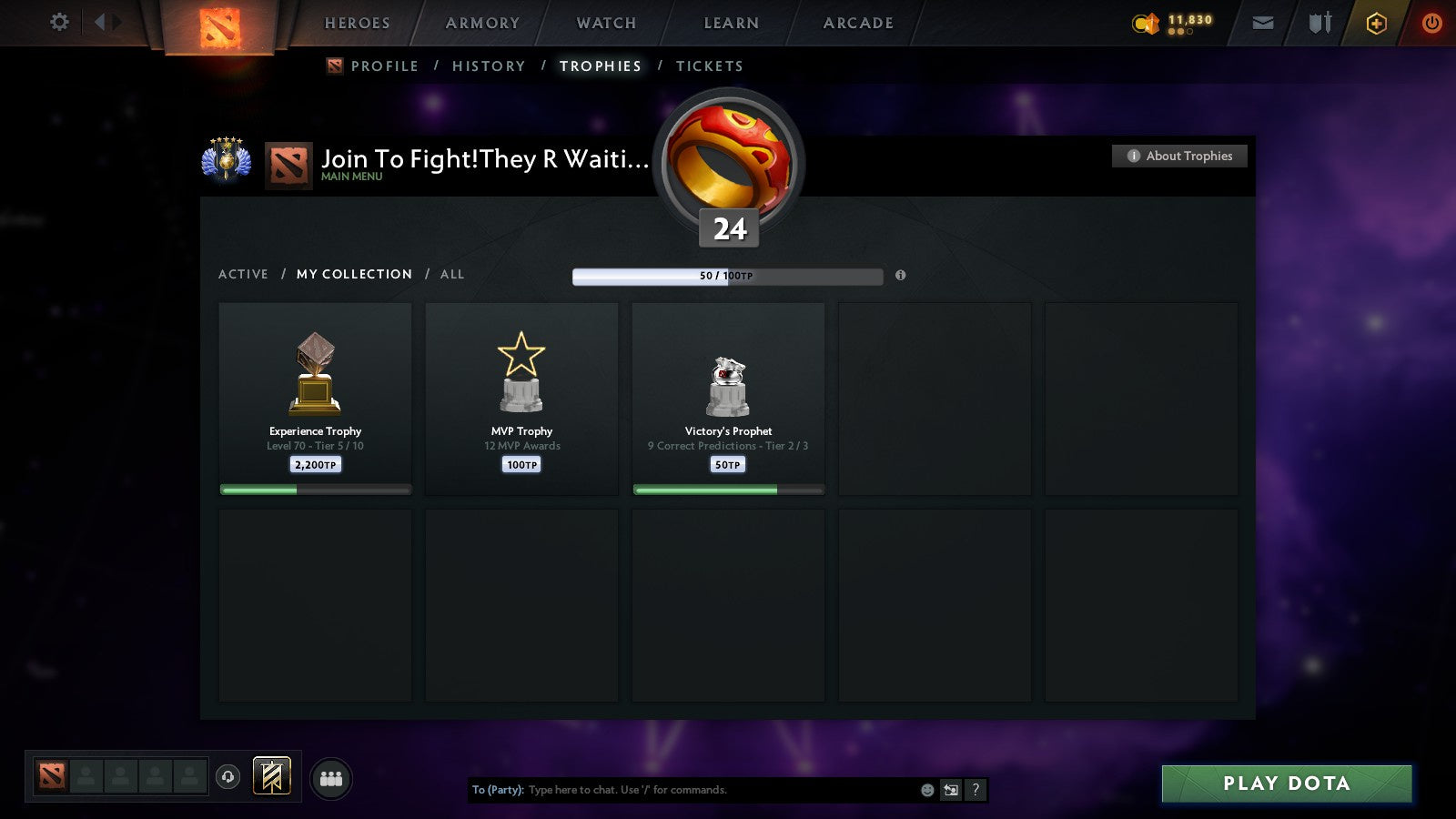Viewport: 1456px width, 819px height.
Task: Click the info icon beside the TP bar
Action: (900, 277)
